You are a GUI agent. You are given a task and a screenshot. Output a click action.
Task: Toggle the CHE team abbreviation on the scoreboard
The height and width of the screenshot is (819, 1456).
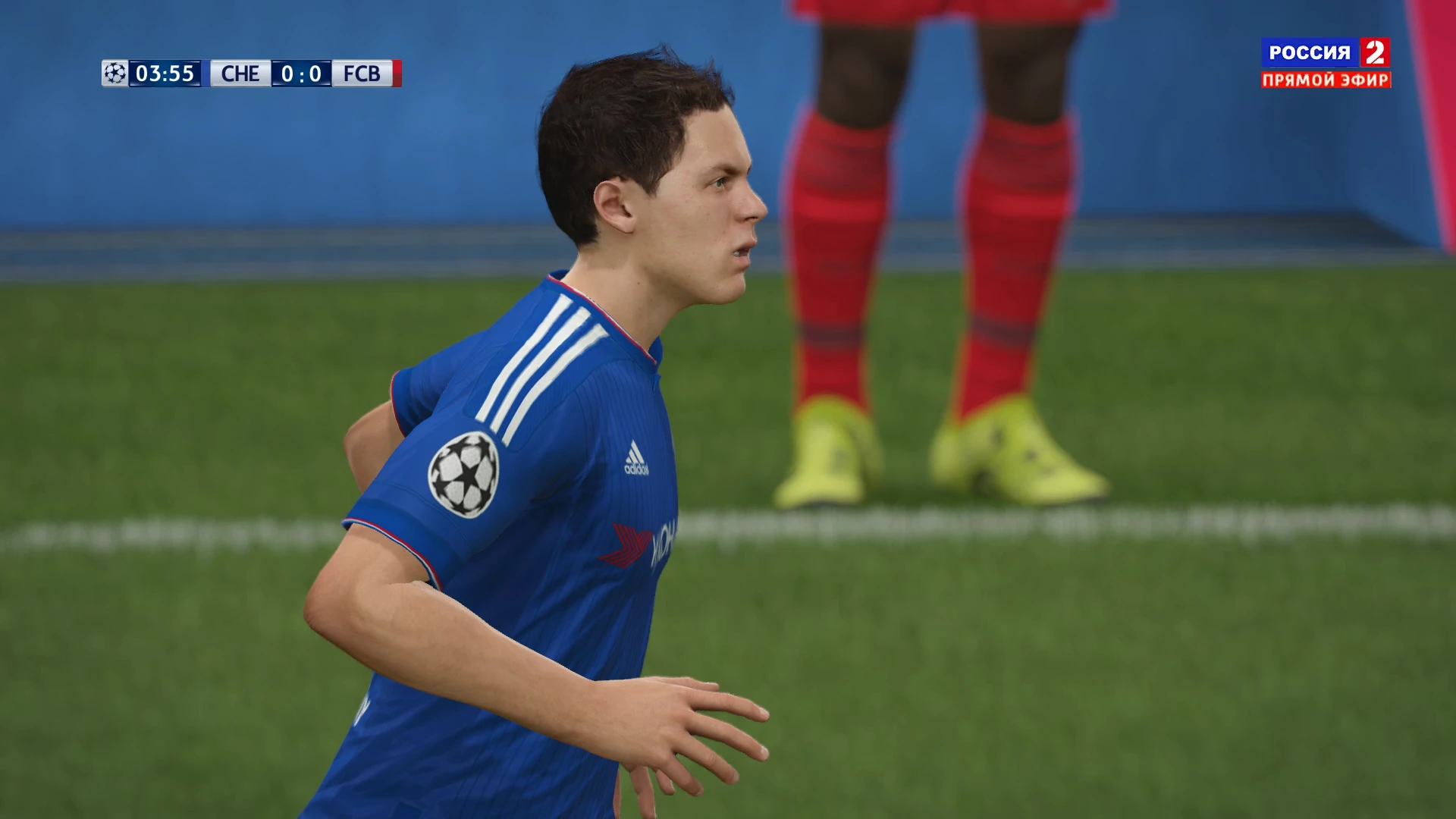(240, 73)
